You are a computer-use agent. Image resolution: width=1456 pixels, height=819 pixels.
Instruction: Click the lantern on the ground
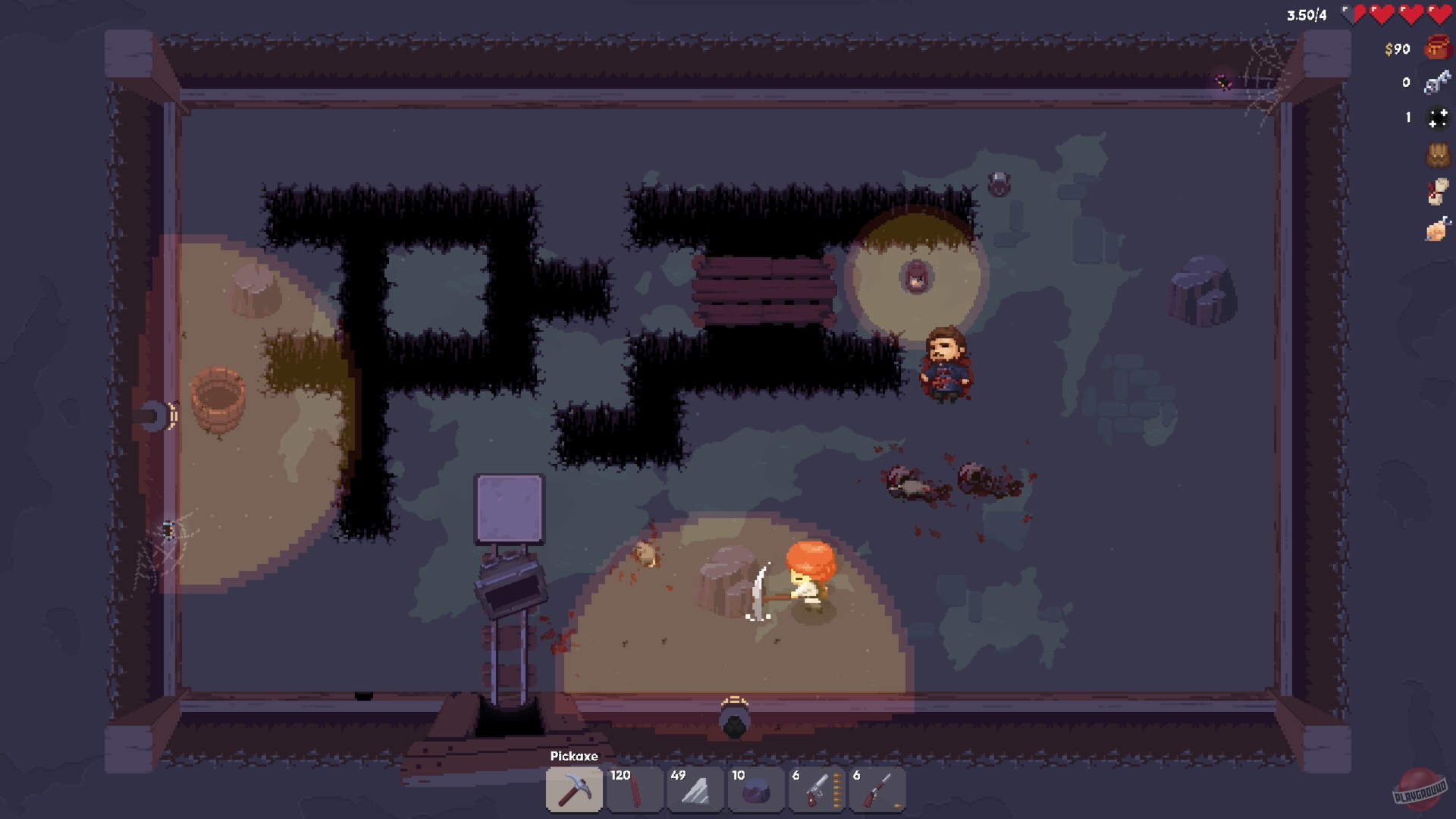coord(915,278)
